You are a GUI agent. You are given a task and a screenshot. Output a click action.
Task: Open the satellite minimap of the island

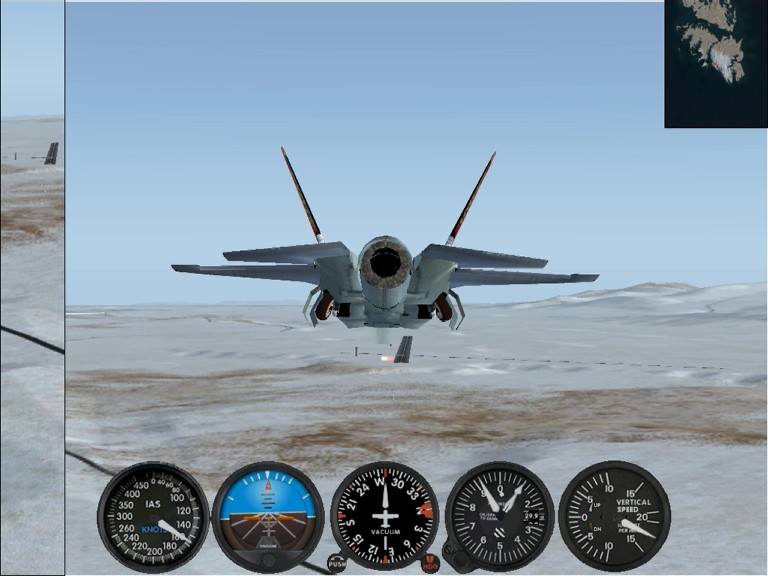pos(715,62)
